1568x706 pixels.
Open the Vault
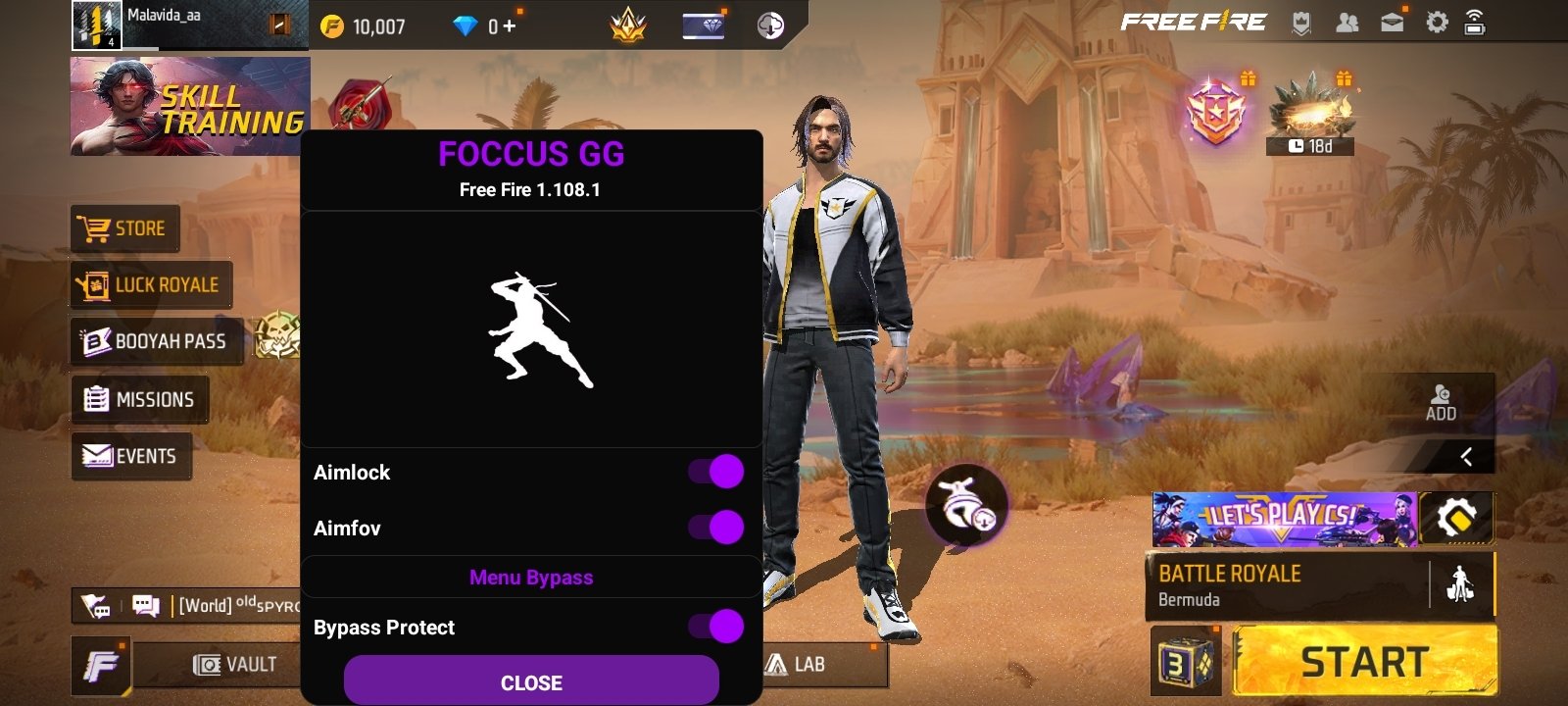[235, 665]
